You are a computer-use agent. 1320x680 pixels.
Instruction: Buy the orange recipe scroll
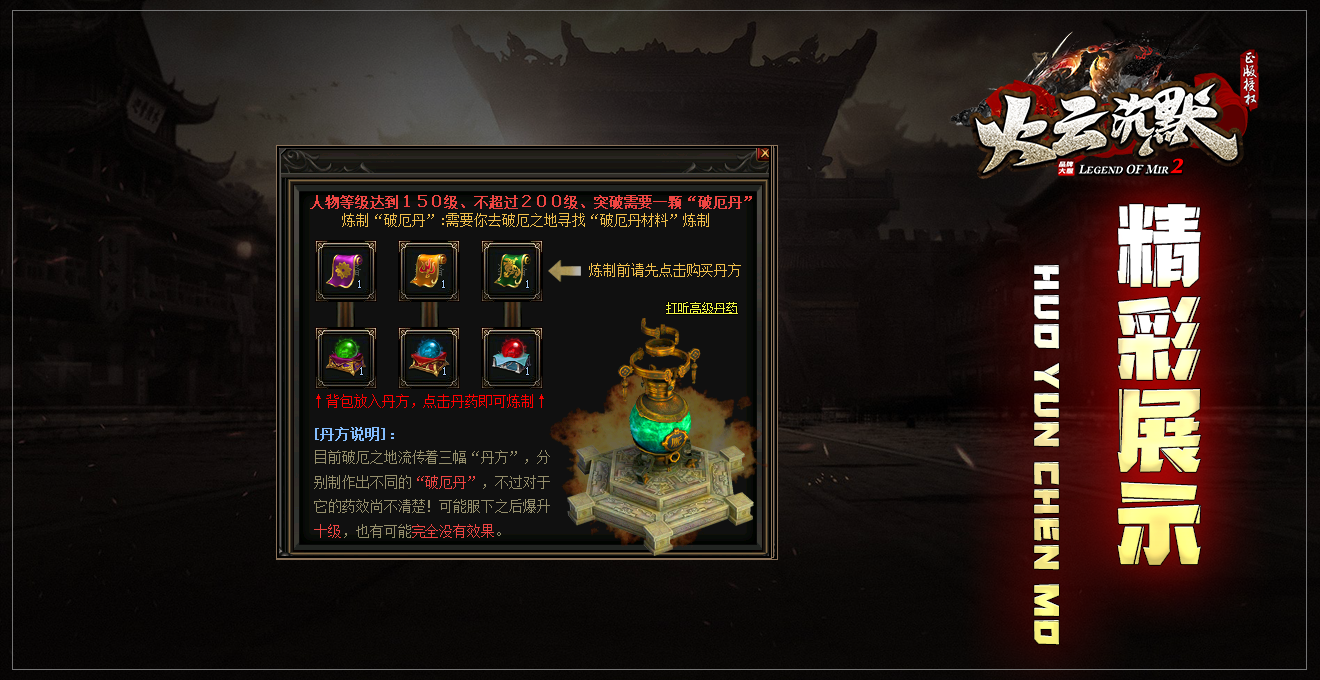click(x=429, y=270)
